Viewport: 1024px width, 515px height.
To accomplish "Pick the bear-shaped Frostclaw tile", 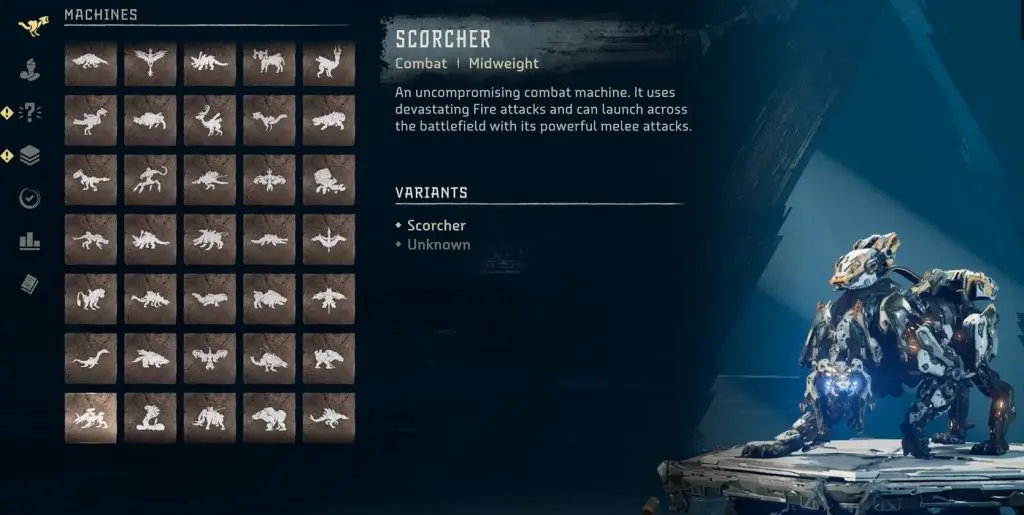I will coord(270,417).
